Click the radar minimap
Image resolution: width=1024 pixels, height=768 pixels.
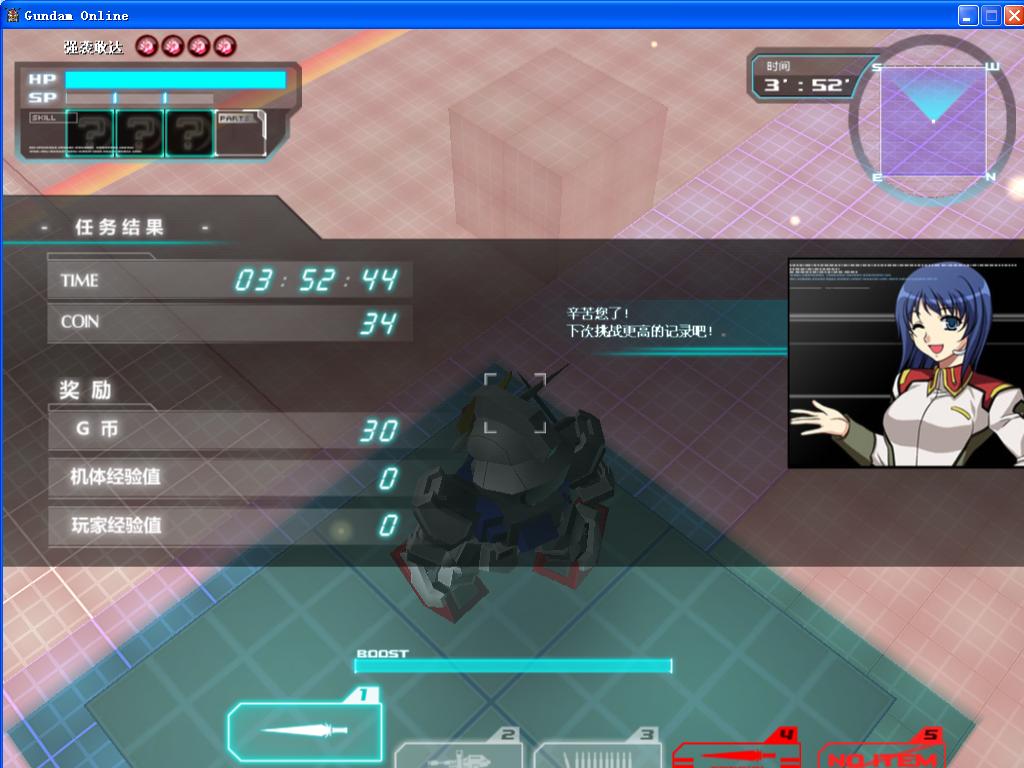tap(932, 120)
